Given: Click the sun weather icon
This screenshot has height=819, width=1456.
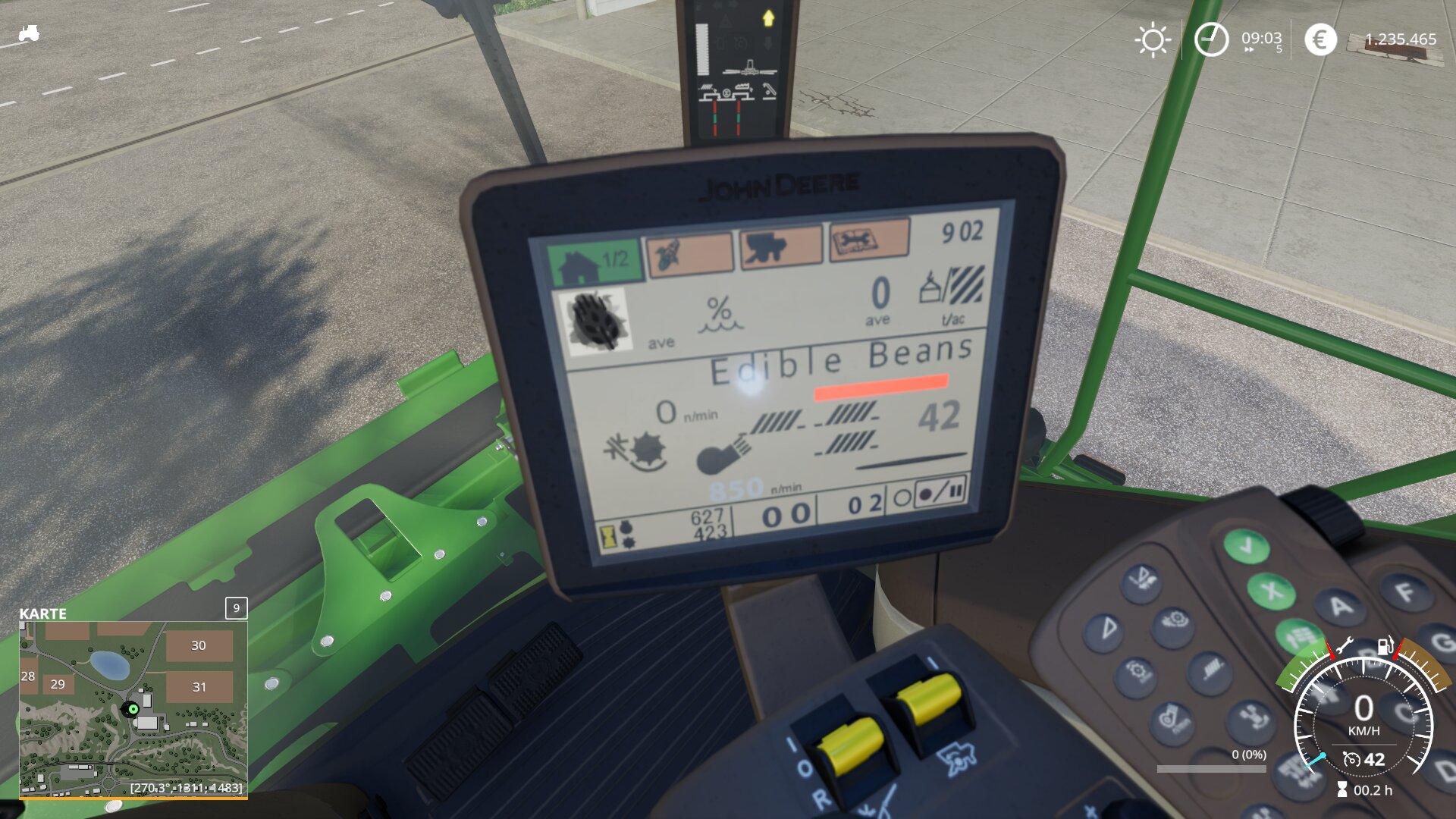Looking at the screenshot, I should pyautogui.click(x=1152, y=39).
